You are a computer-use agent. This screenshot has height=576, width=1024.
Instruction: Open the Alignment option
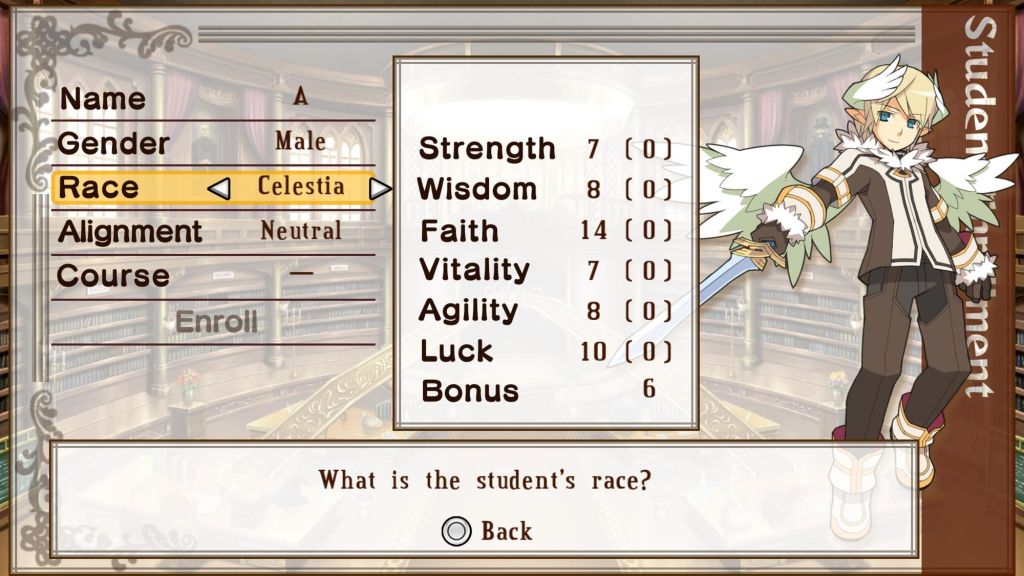tap(213, 232)
